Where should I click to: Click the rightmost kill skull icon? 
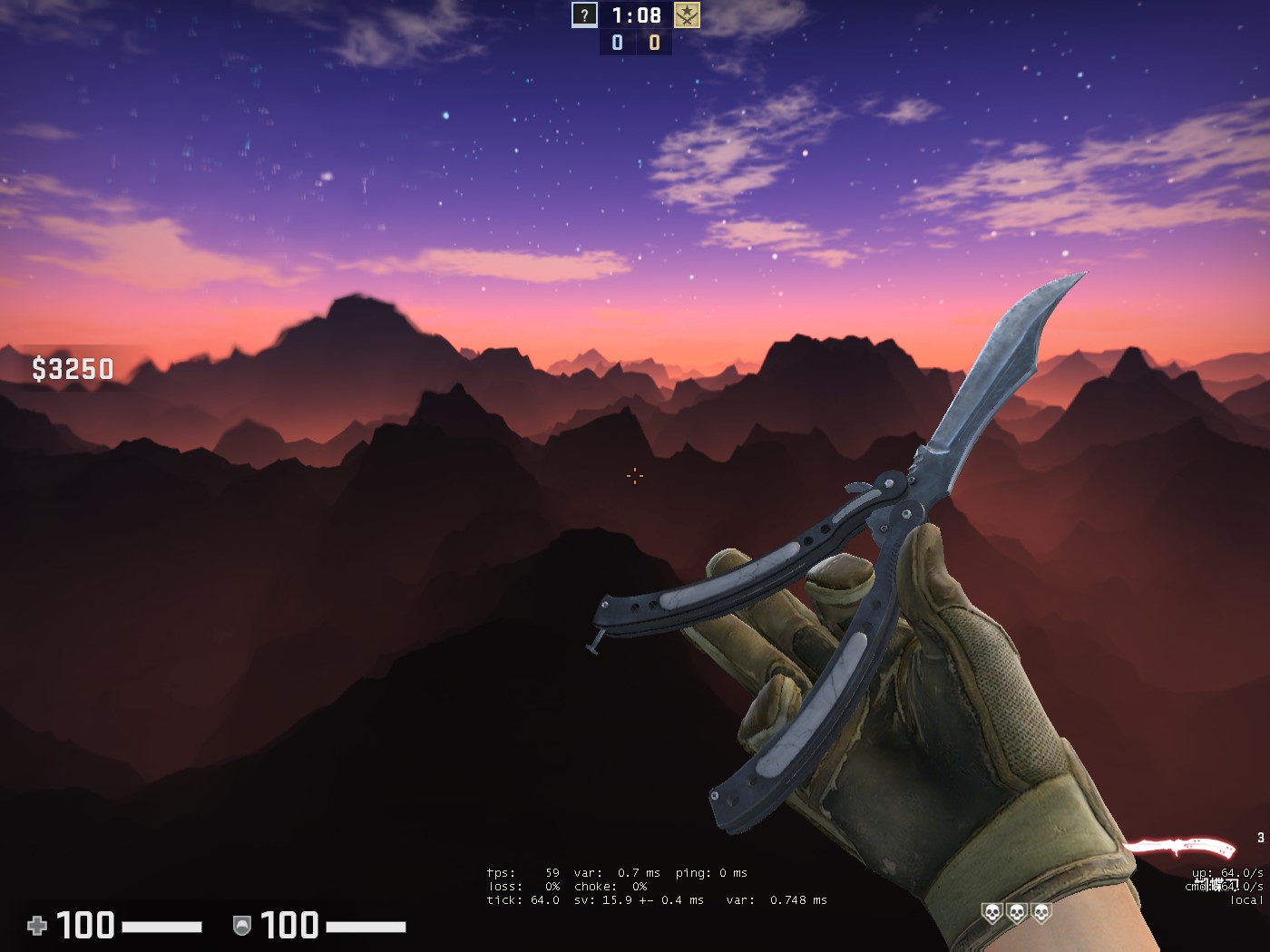[x=1040, y=914]
